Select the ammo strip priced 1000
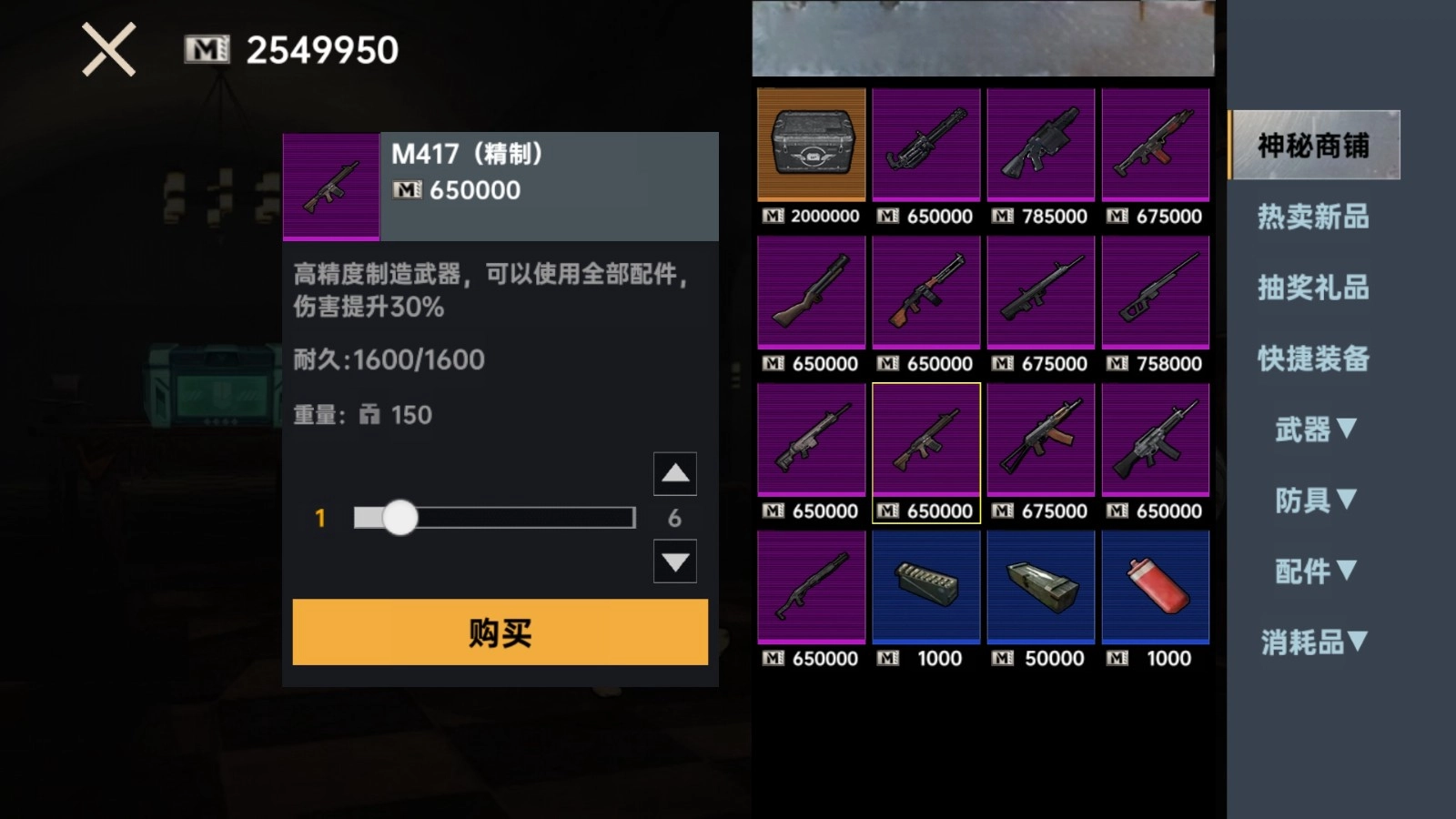Image resolution: width=1456 pixels, height=819 pixels. pyautogui.click(x=925, y=587)
